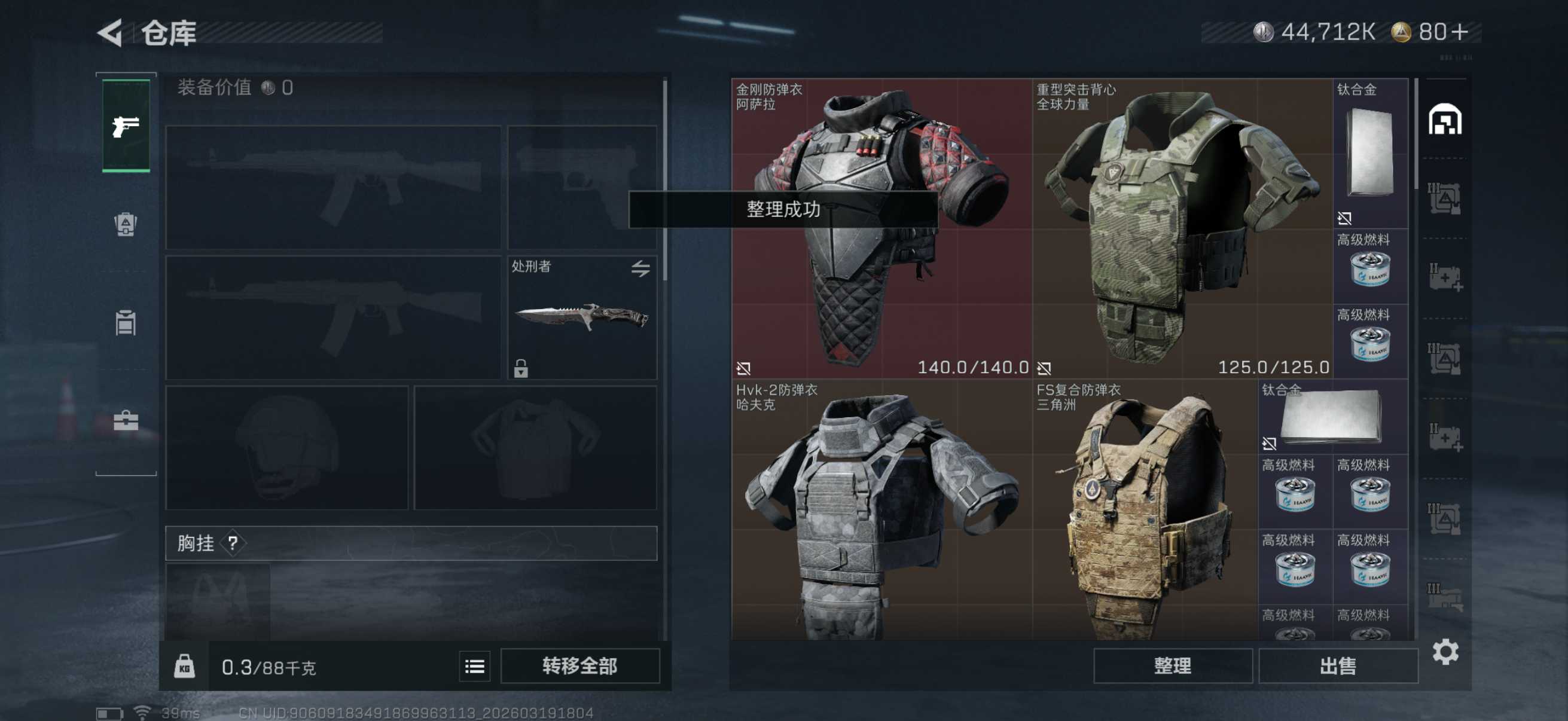Toggle the list view icon

click(474, 667)
